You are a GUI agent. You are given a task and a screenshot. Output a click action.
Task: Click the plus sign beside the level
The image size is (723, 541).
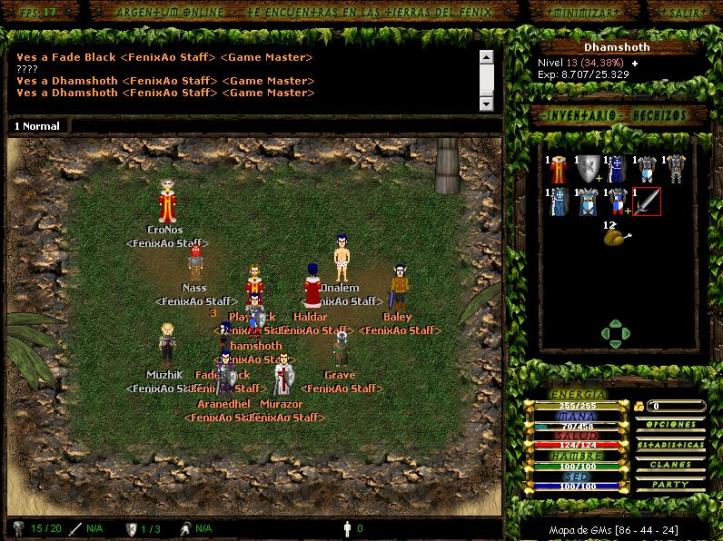634,63
